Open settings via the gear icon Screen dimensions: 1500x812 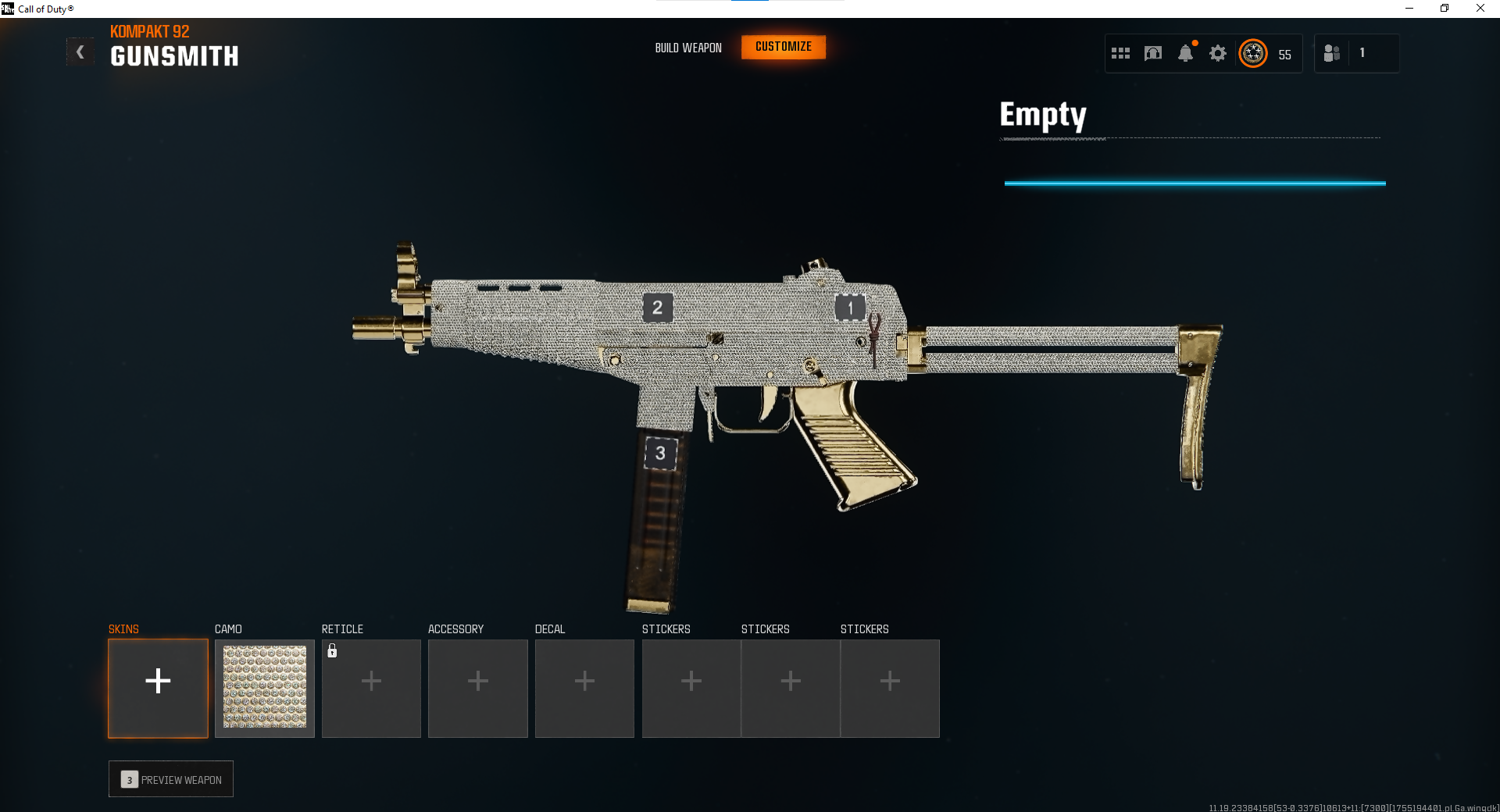point(1217,53)
